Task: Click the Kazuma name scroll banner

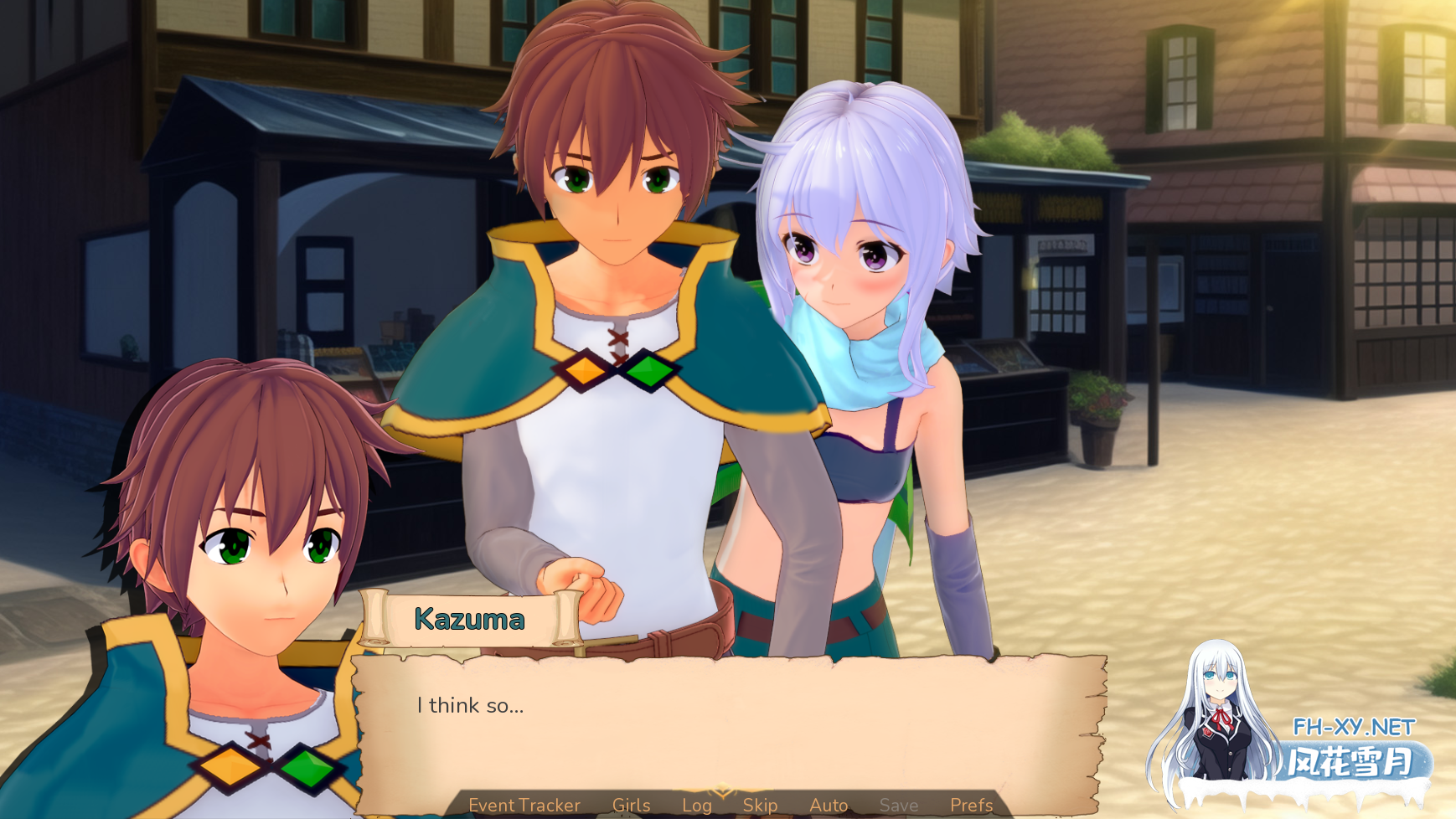Action: 471,621
